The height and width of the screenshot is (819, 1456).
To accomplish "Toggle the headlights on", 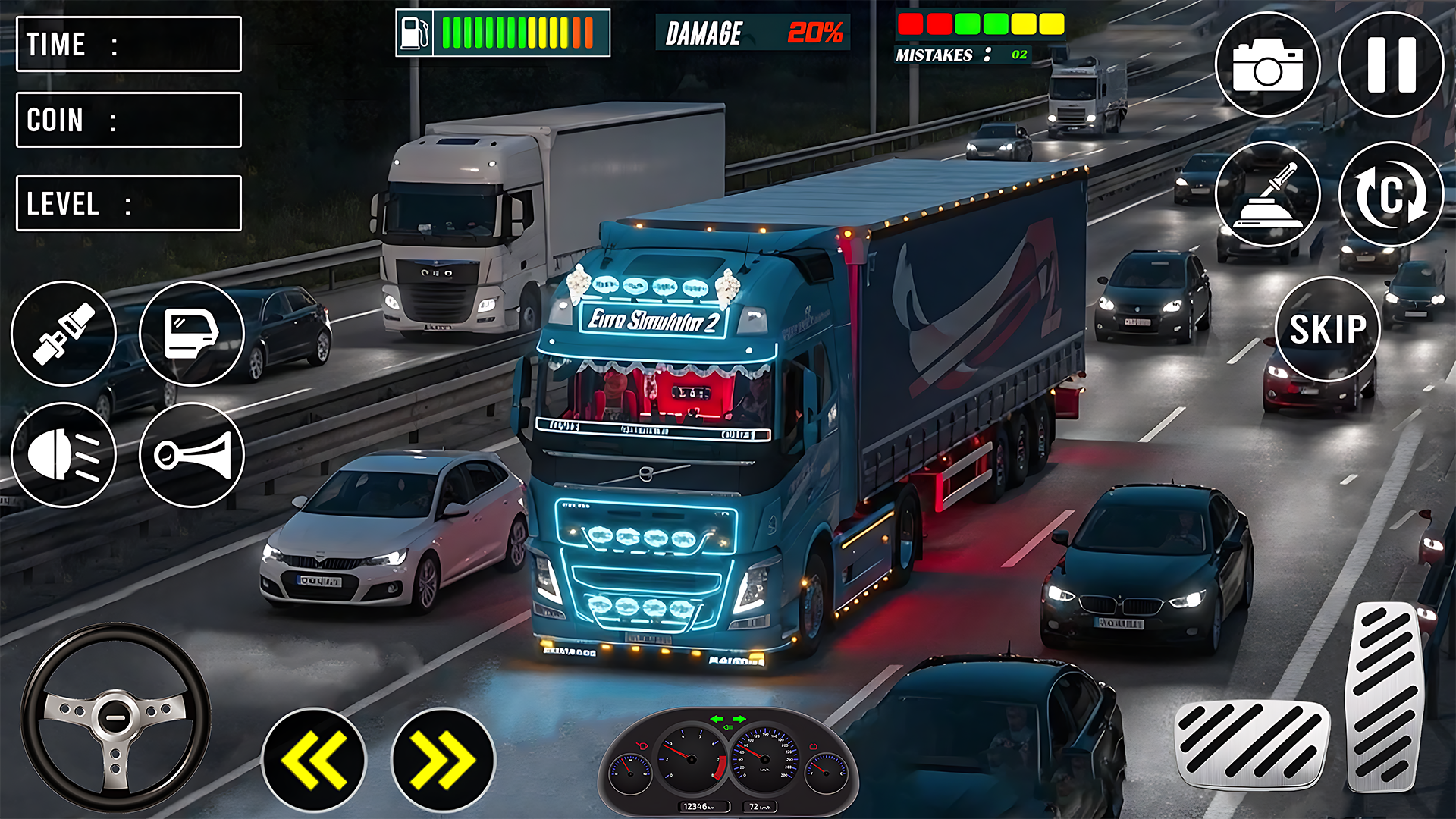I will point(64,455).
